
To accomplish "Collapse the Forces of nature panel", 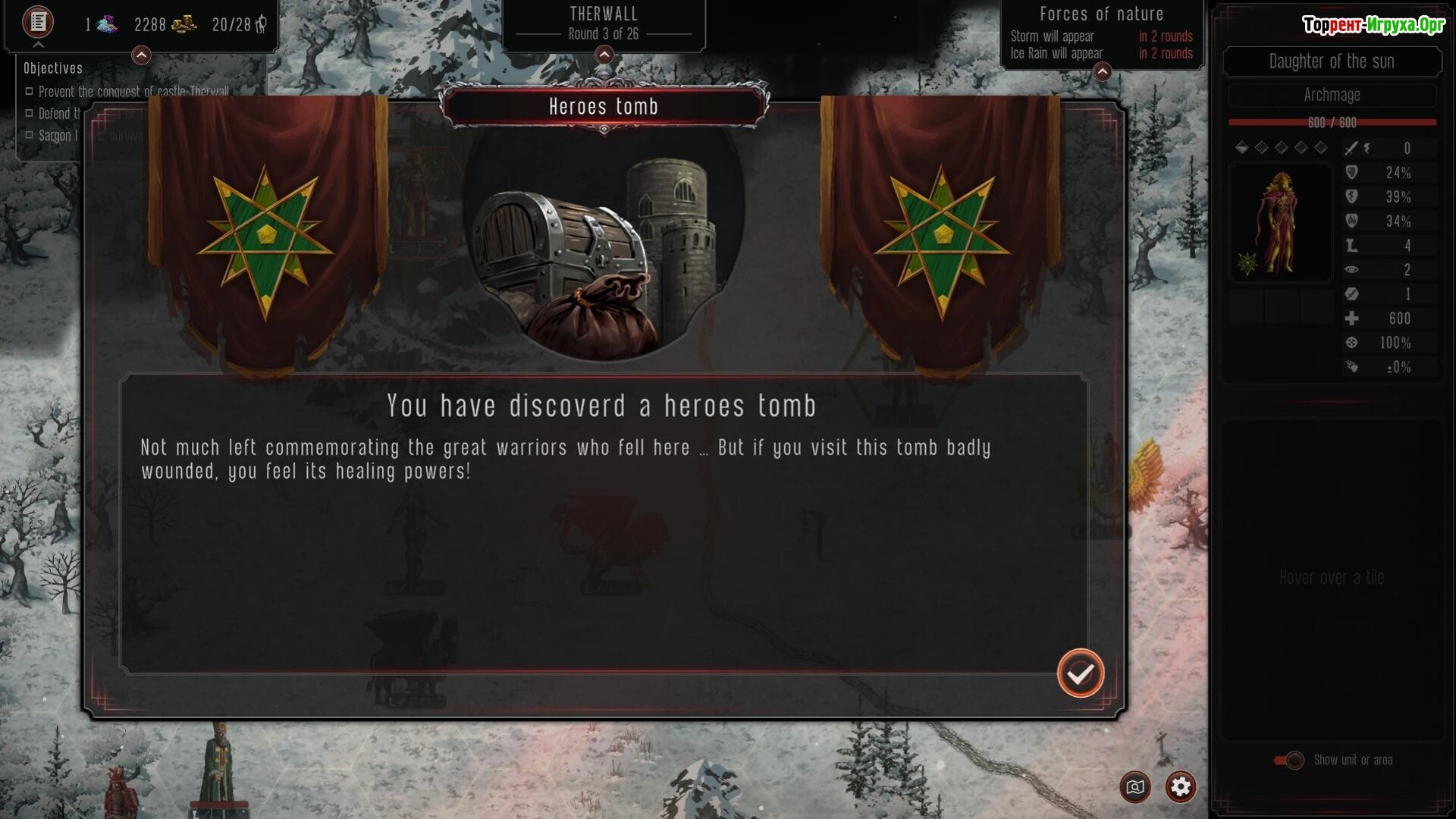I will pos(1102,72).
